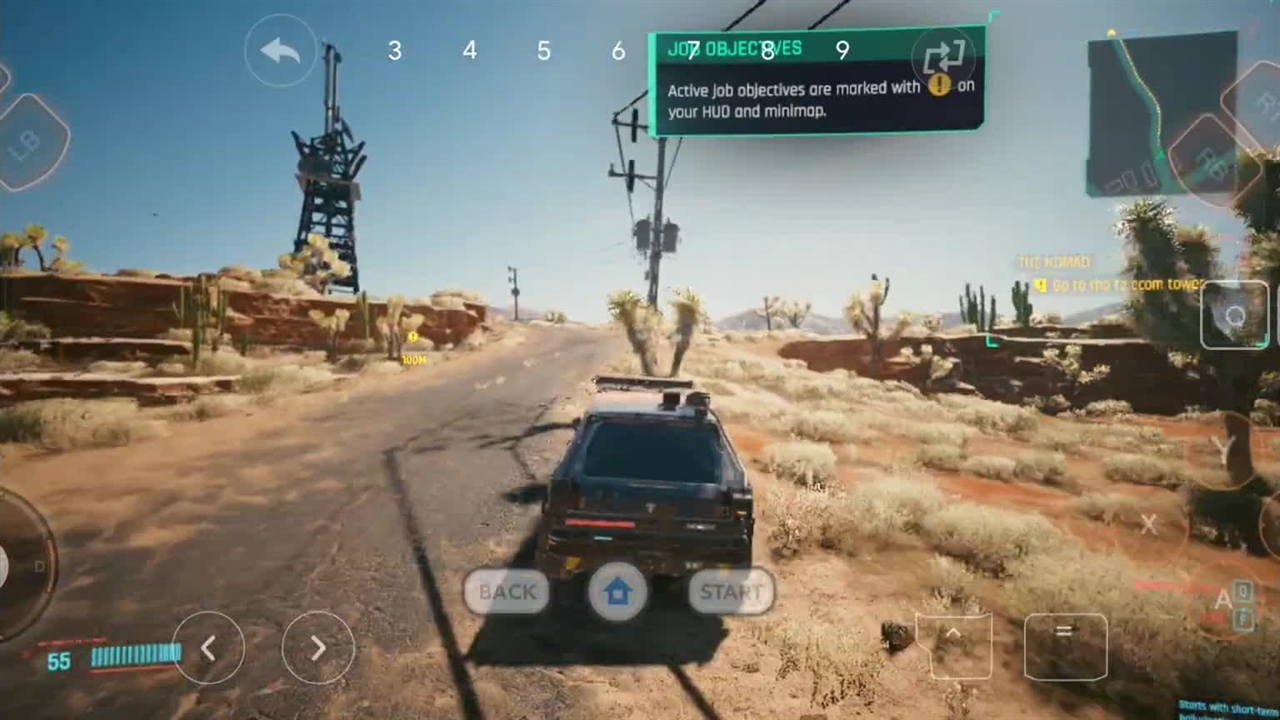The height and width of the screenshot is (720, 1280).
Task: Tap the back arrow overlay button
Action: 280,51
